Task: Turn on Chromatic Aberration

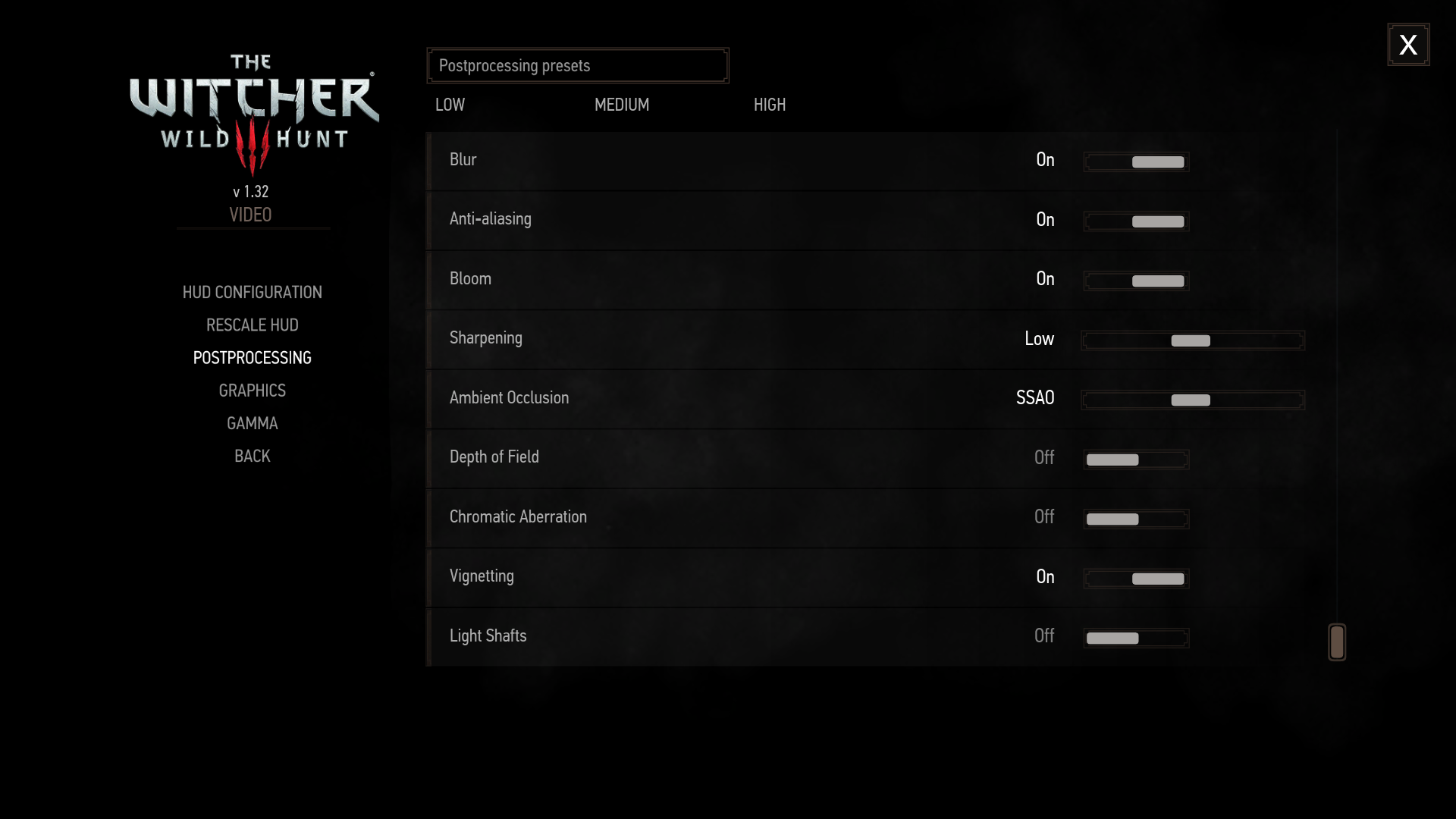Action: [1136, 519]
